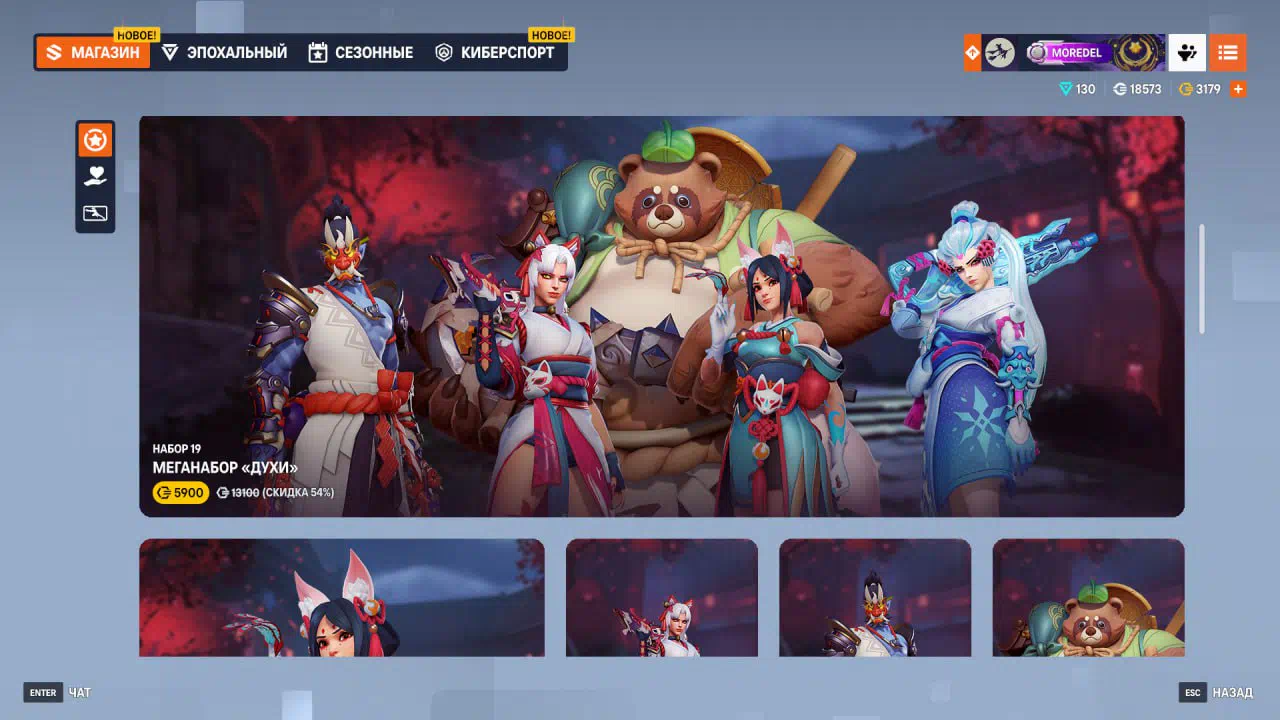Open the fox-eared girl skin tile
This screenshot has width=1280, height=720.
click(x=341, y=598)
